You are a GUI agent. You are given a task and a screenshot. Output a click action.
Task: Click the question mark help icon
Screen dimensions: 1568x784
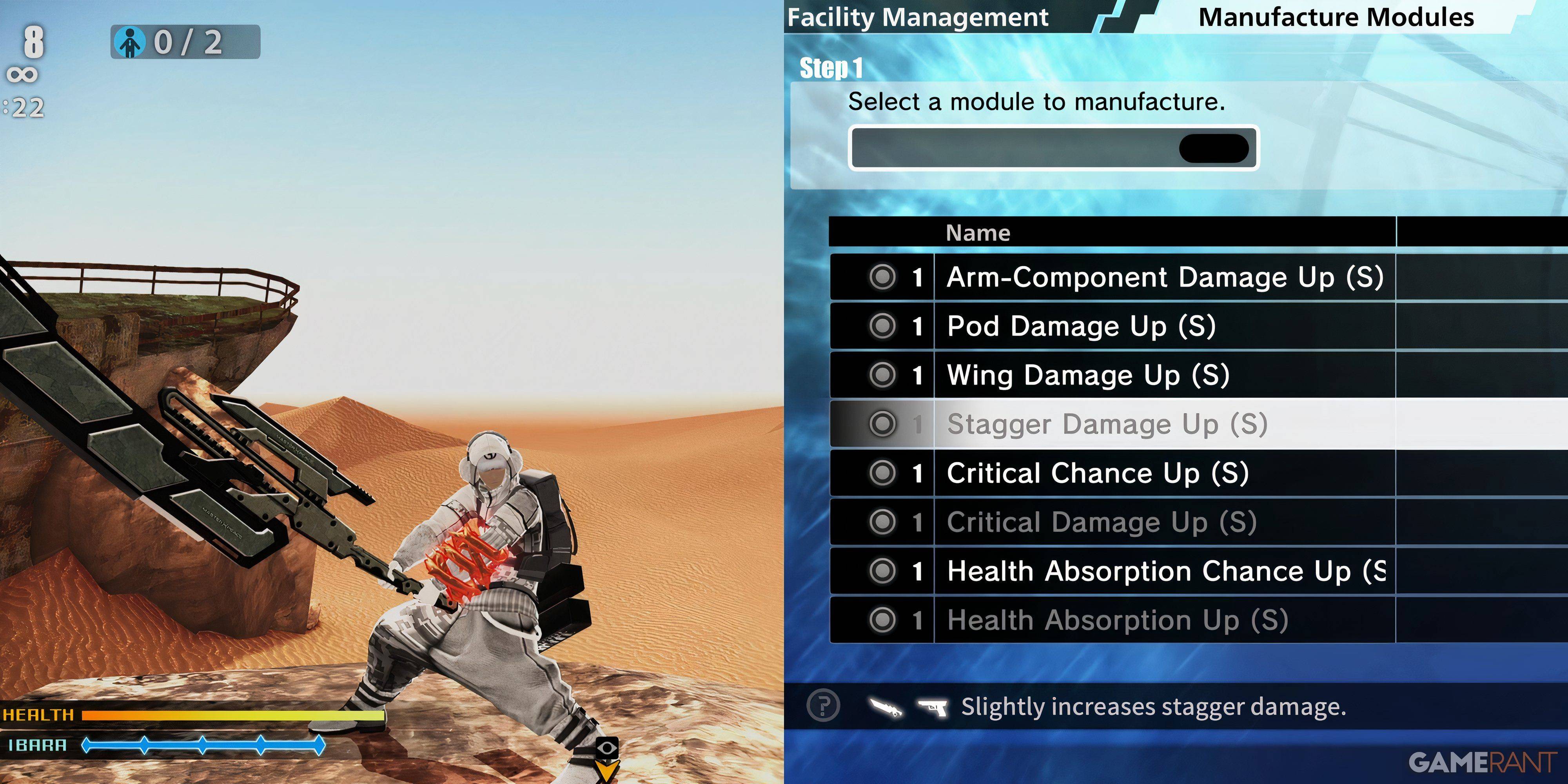point(823,706)
